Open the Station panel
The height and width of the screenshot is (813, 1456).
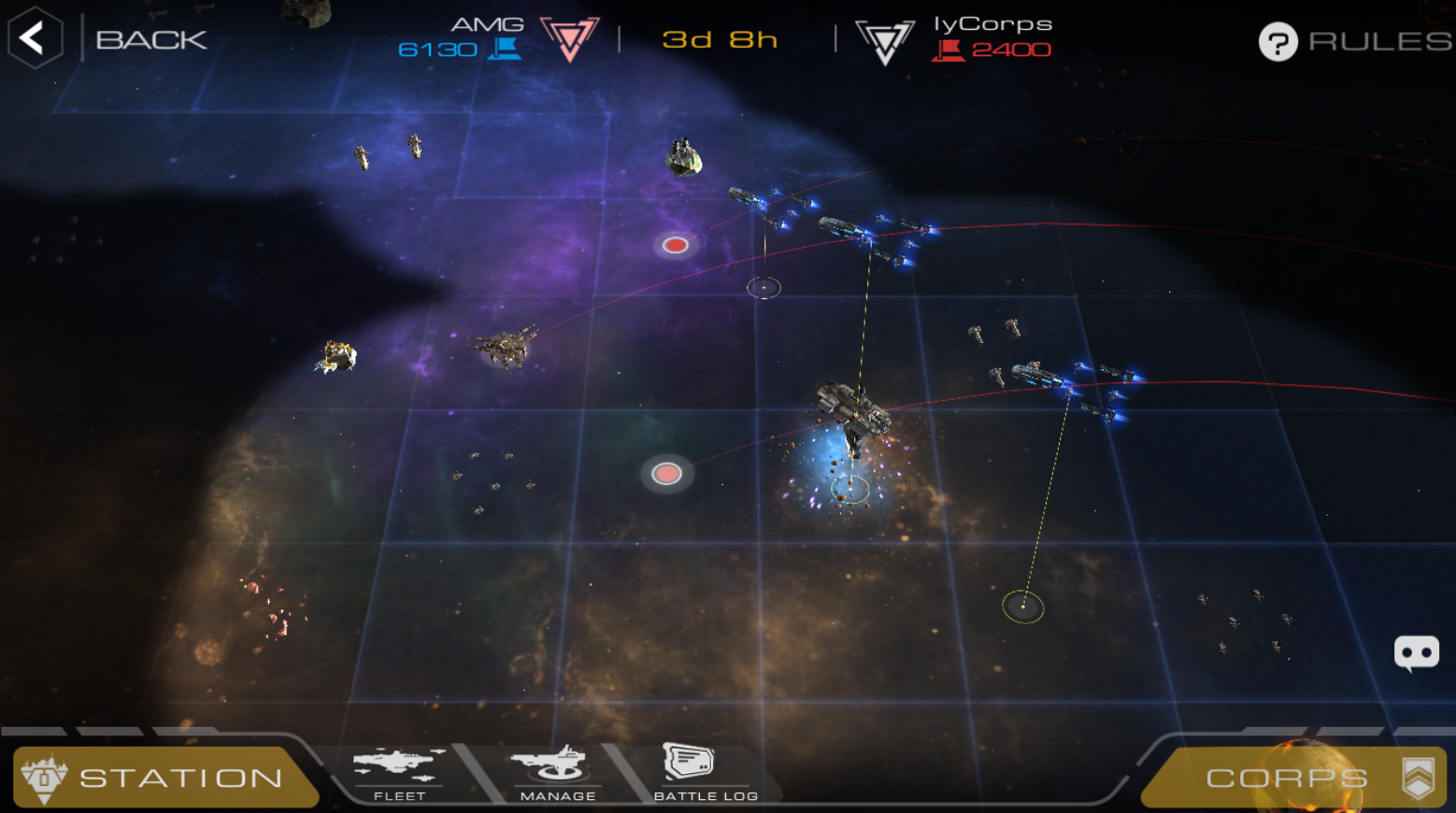tap(166, 777)
